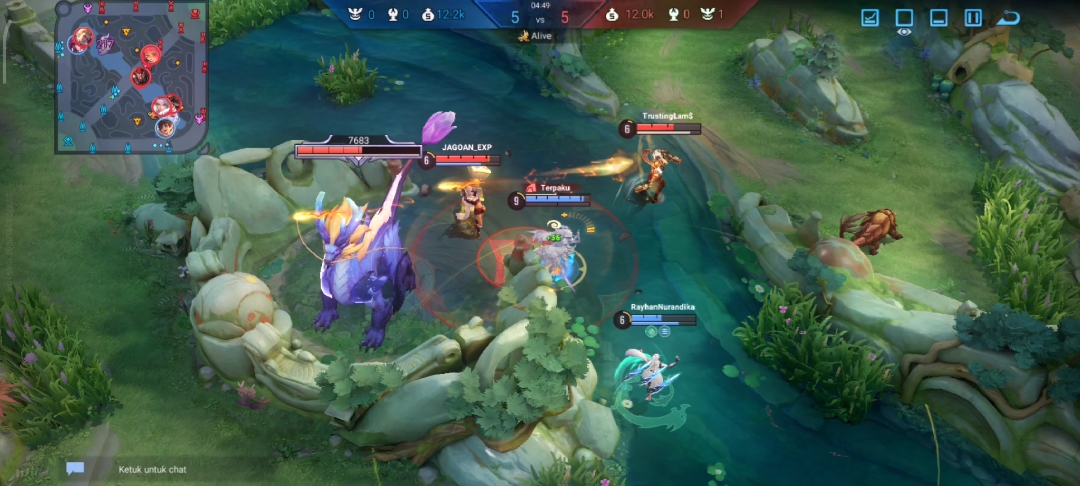Tap the "Ketuk untuk chat" chat box
Screen dimensions: 1080x486
152,469
